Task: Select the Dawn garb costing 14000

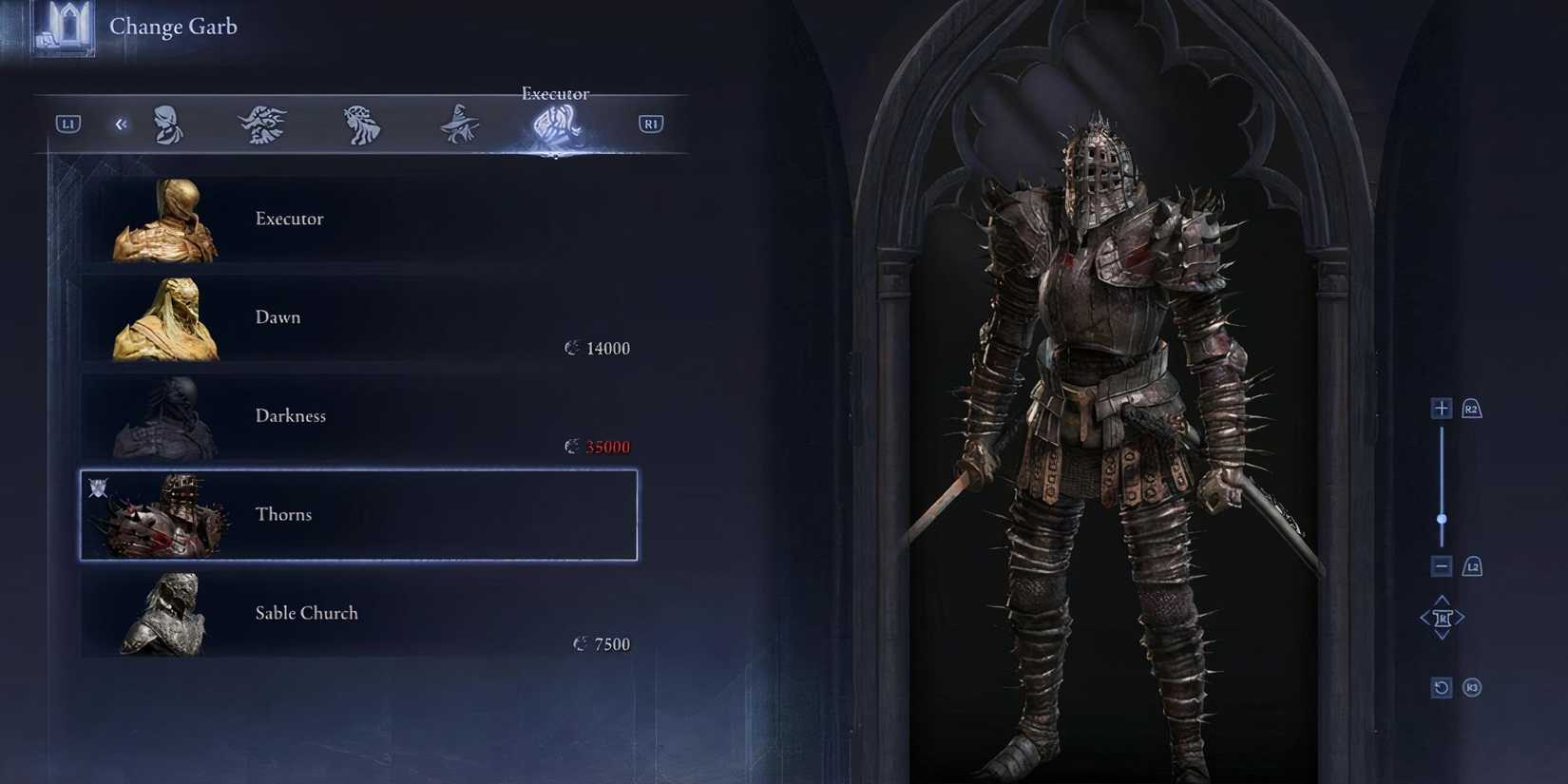Action: 357,317
